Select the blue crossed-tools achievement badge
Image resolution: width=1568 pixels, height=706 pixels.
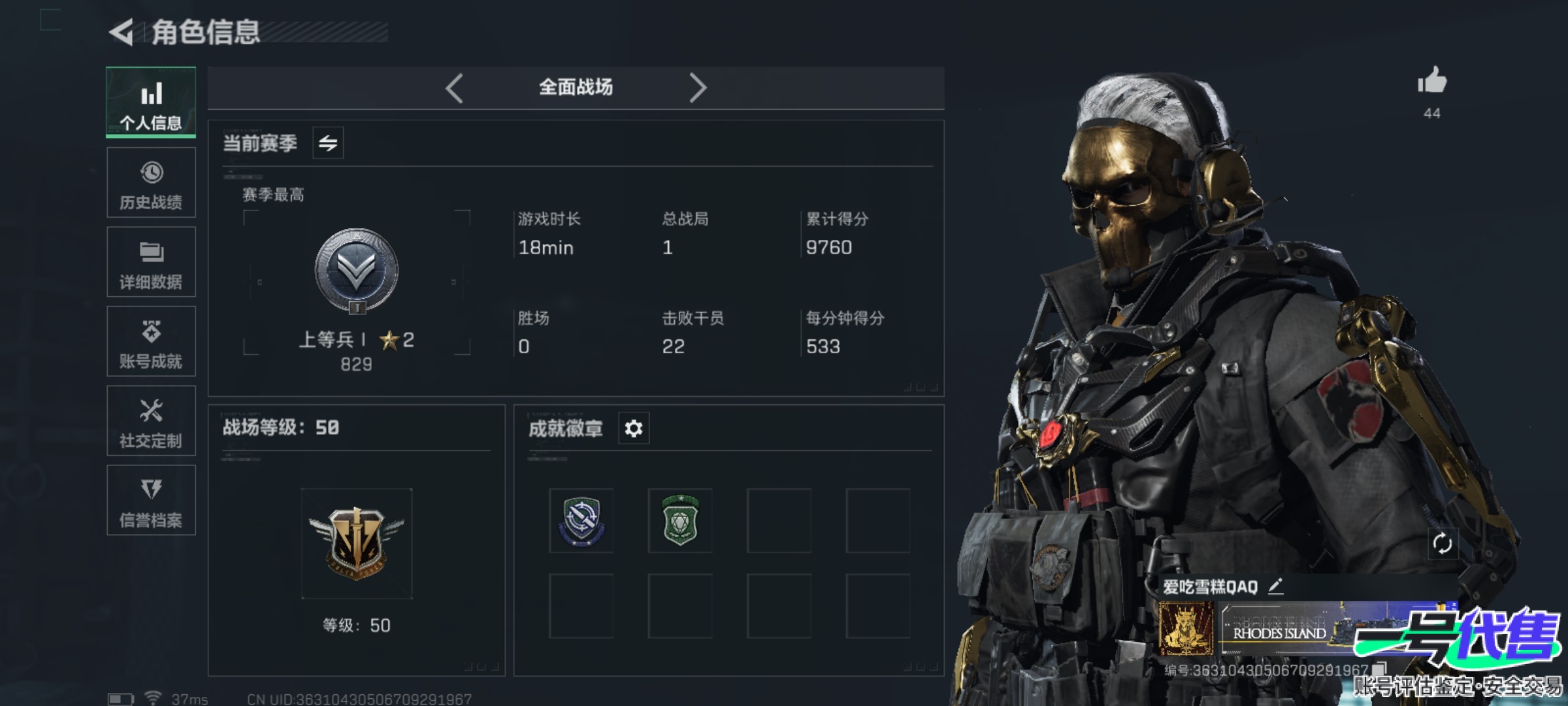581,520
